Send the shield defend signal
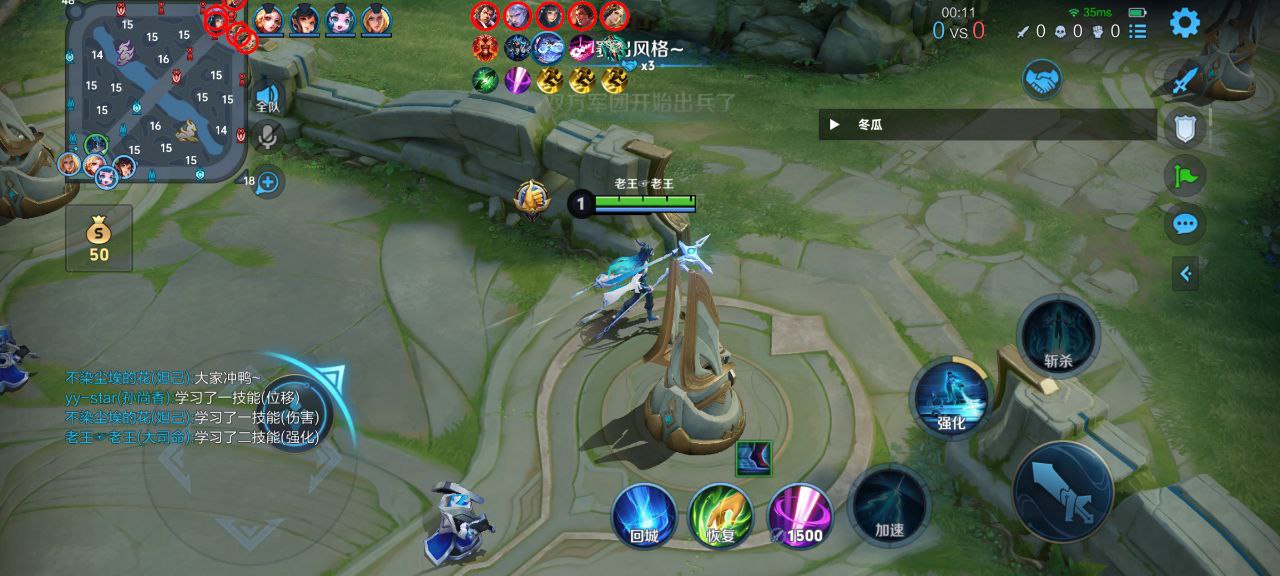The image size is (1280, 576). pyautogui.click(x=1185, y=127)
